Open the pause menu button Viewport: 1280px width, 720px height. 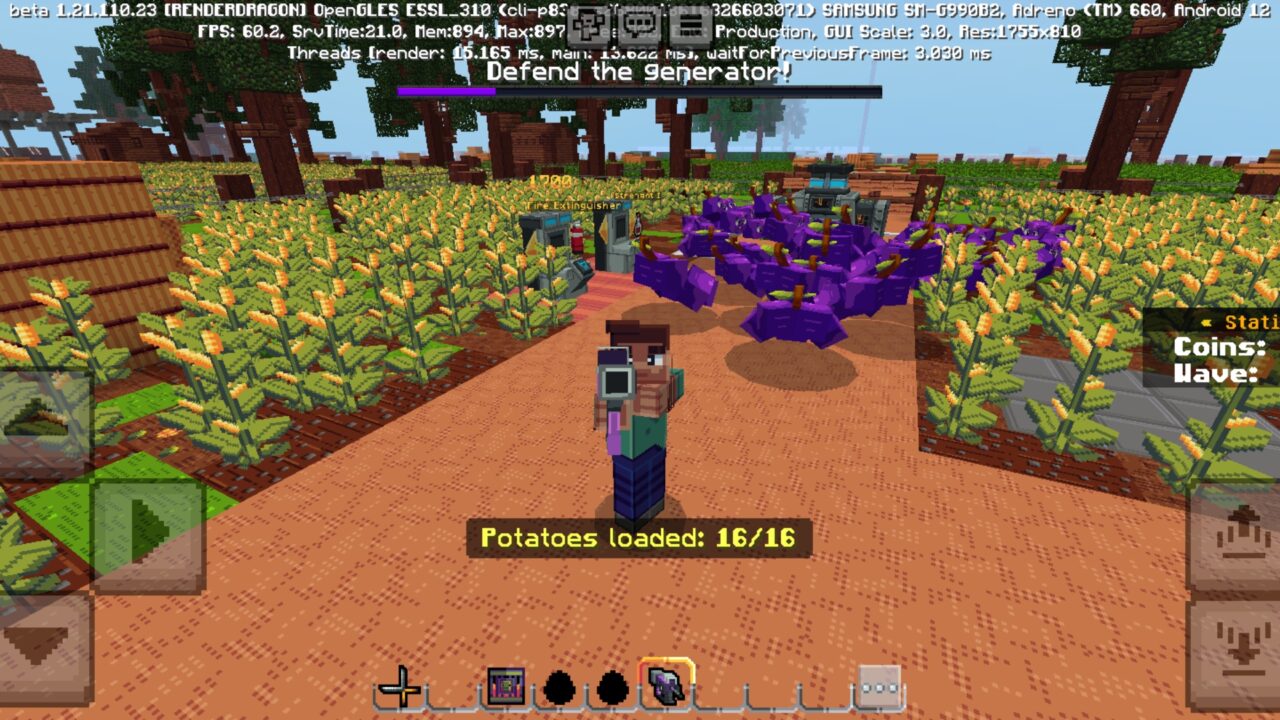[x=688, y=24]
